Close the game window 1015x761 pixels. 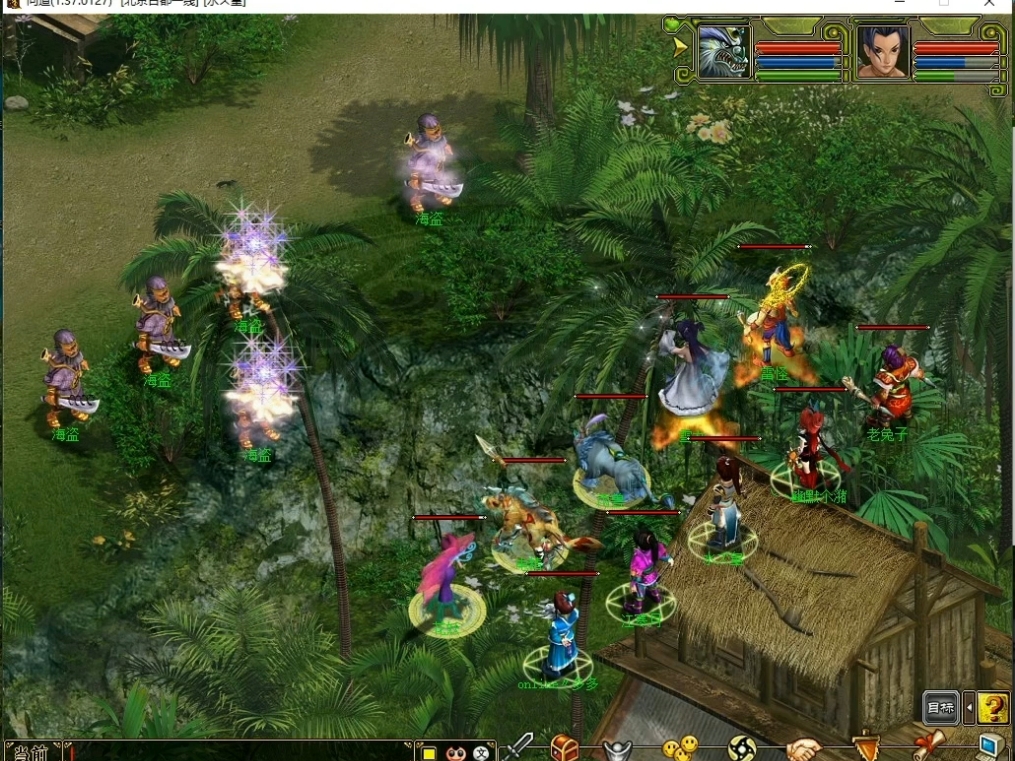pos(990,4)
